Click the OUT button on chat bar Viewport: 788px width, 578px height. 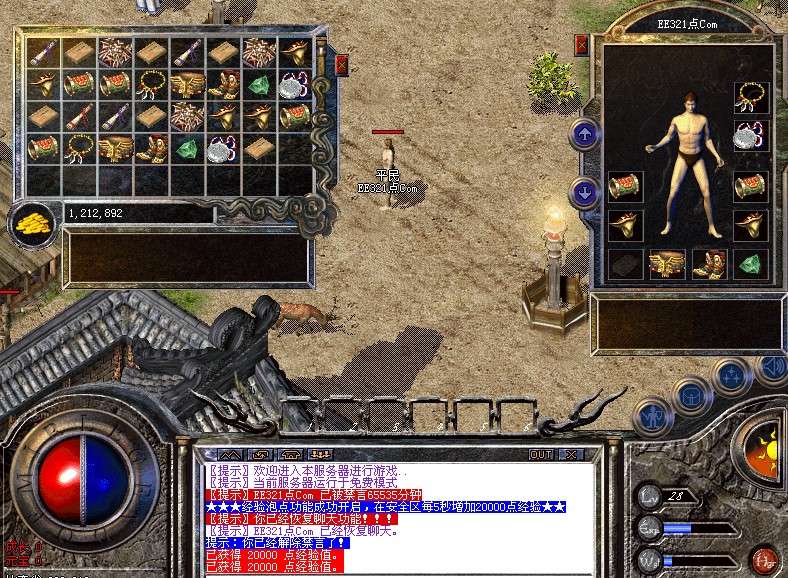(541, 454)
